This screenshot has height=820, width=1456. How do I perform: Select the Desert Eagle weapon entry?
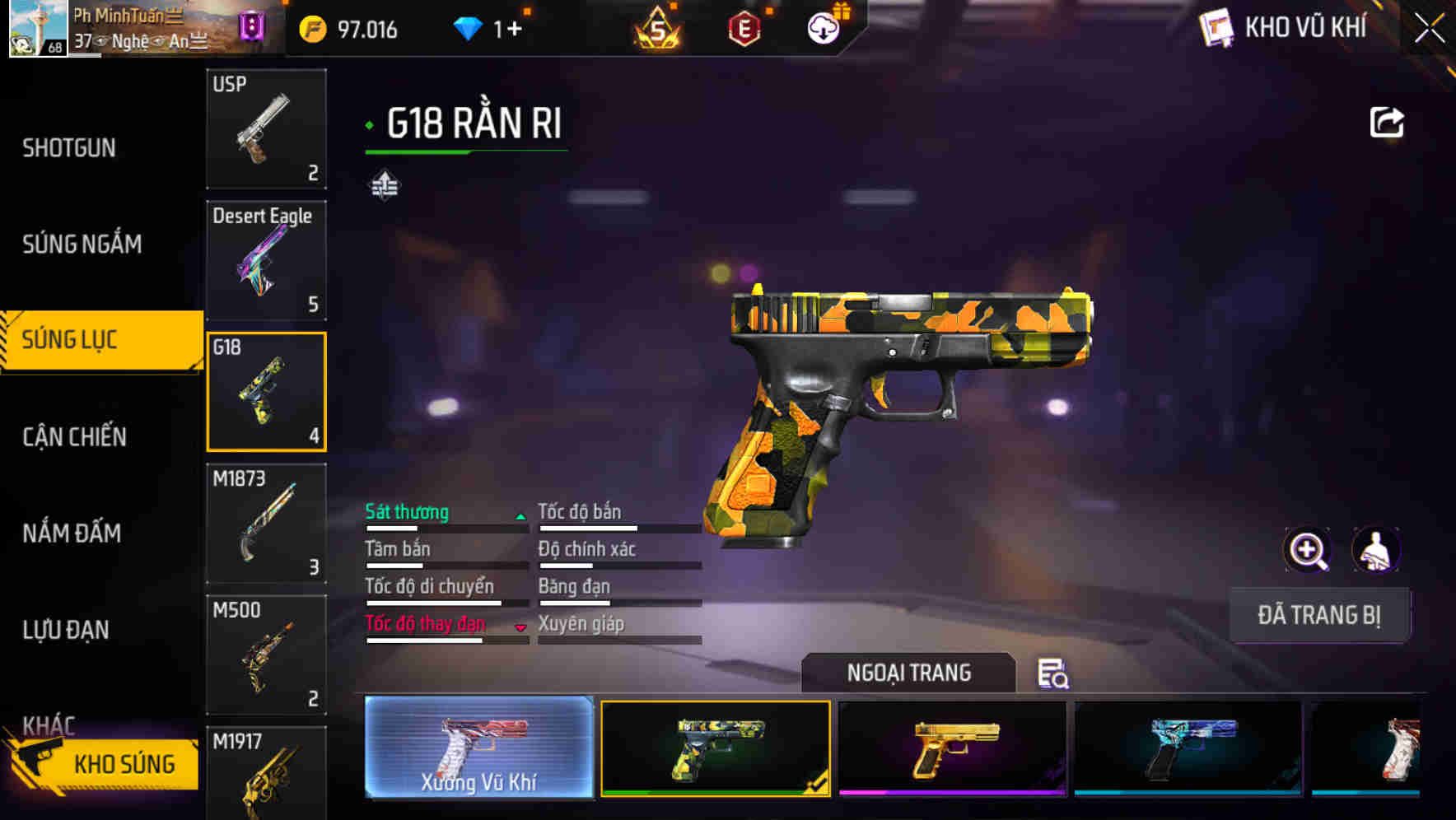tap(266, 260)
